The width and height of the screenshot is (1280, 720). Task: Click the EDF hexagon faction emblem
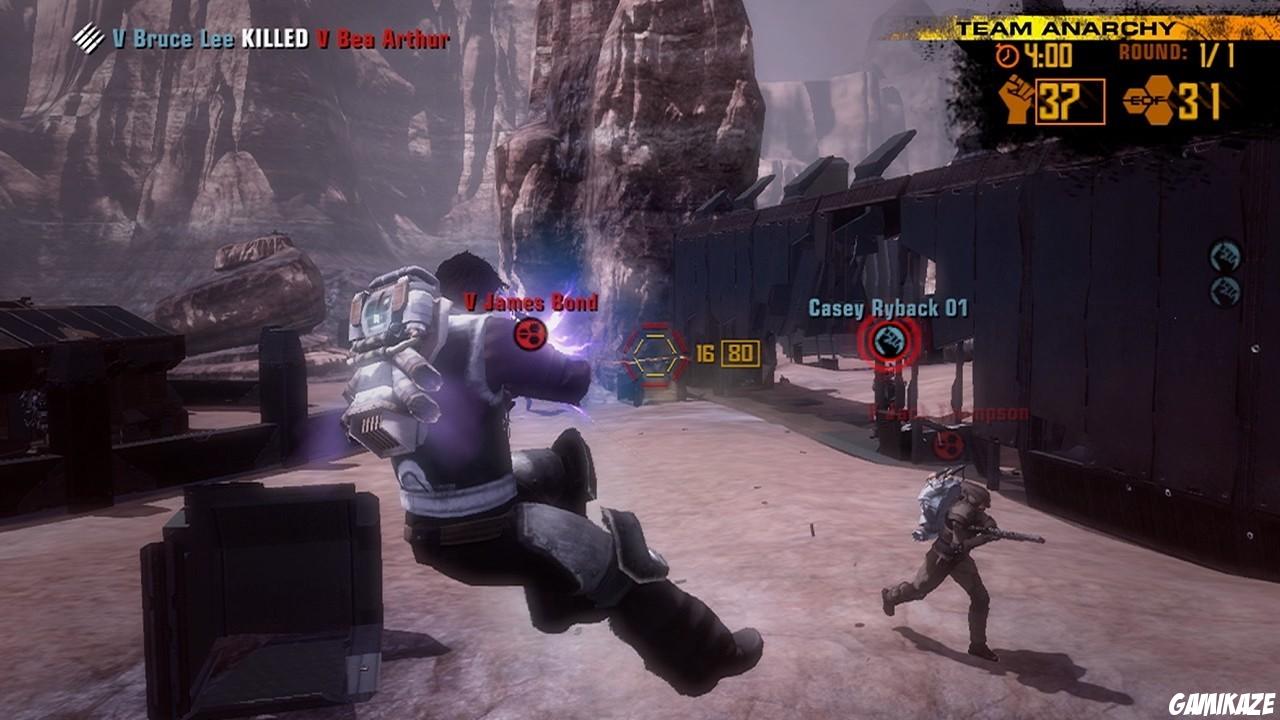pos(1150,100)
